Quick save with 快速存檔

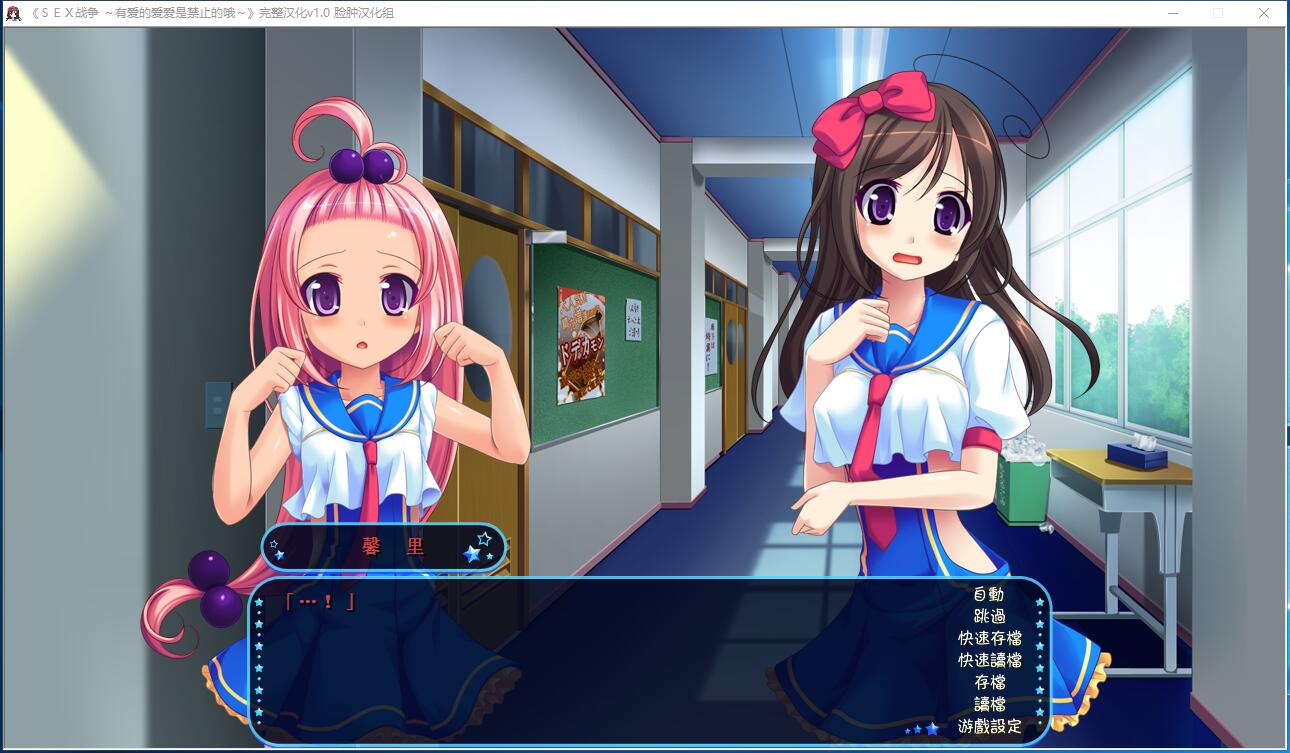[x=989, y=638]
